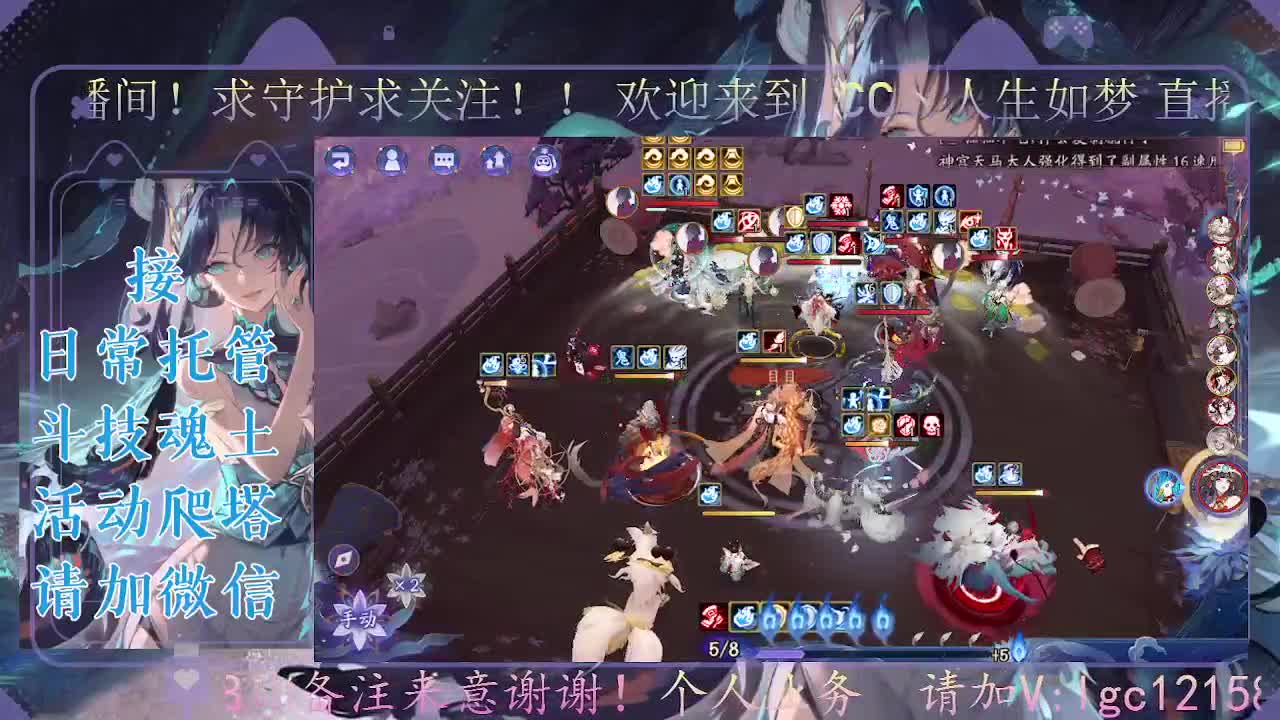
Task: Click the red flower badge near the fire counter
Action: (711, 618)
